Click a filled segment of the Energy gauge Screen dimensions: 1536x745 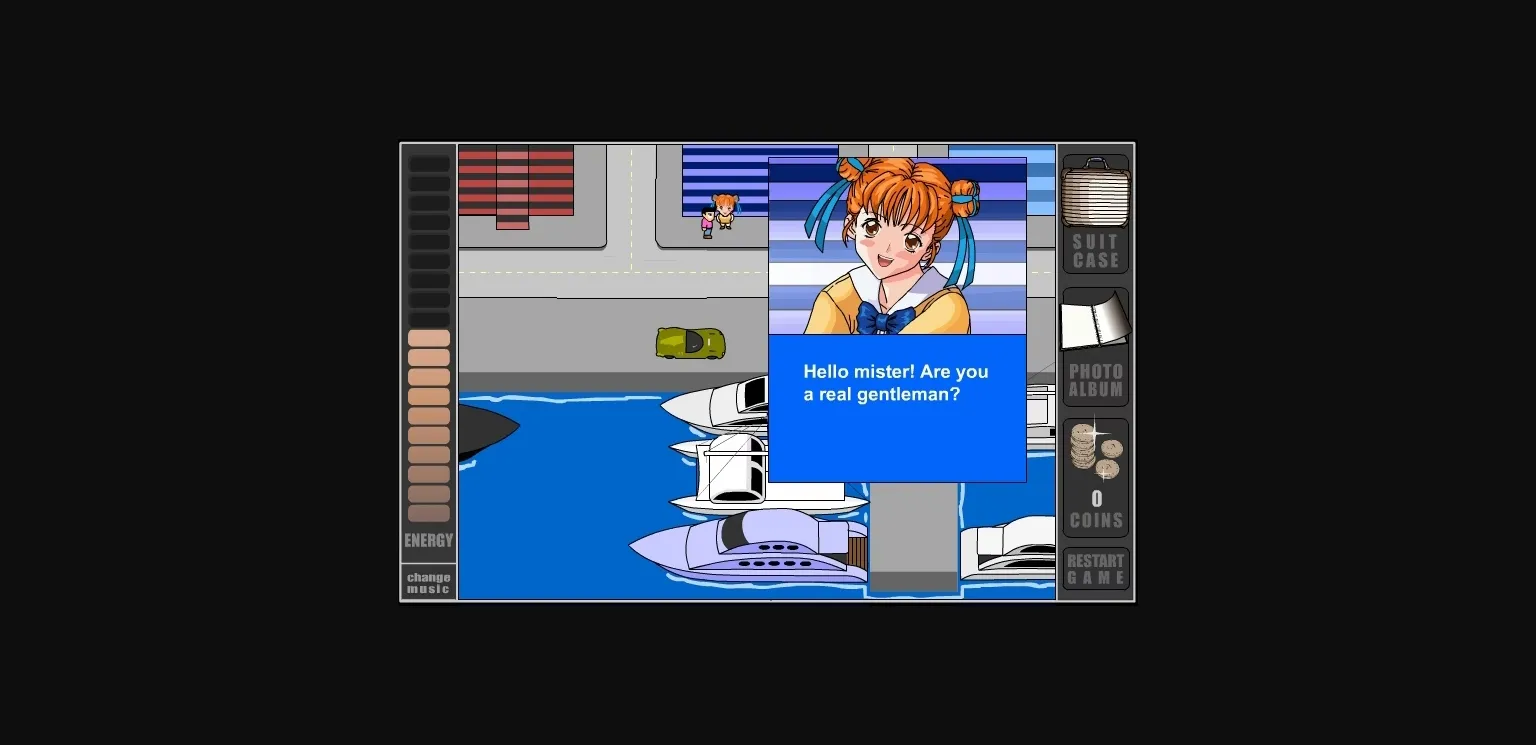(428, 420)
